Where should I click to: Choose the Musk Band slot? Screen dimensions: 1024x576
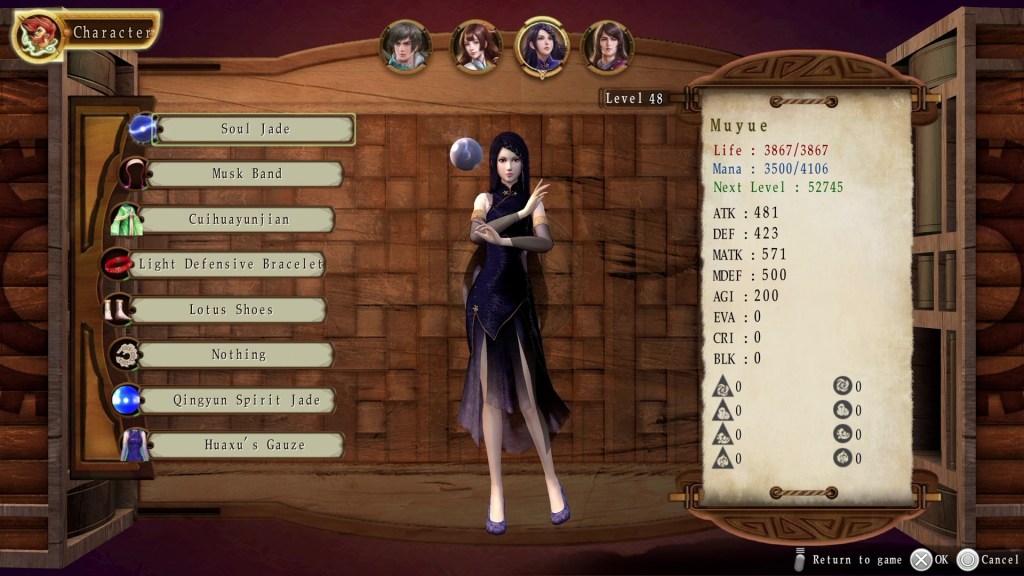coord(246,174)
